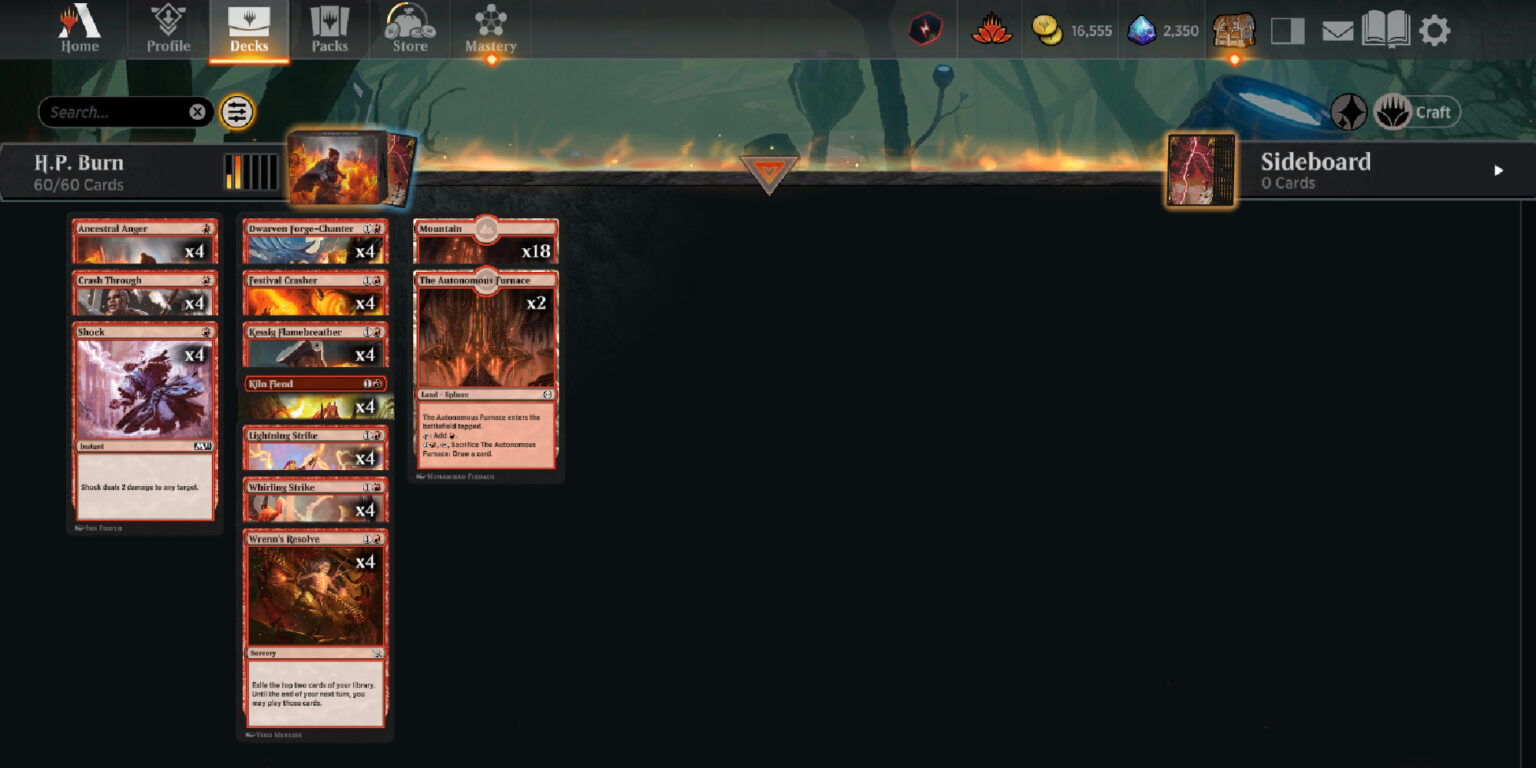Switch to the Packs tab
Image resolution: width=1536 pixels, height=768 pixels.
(330, 30)
